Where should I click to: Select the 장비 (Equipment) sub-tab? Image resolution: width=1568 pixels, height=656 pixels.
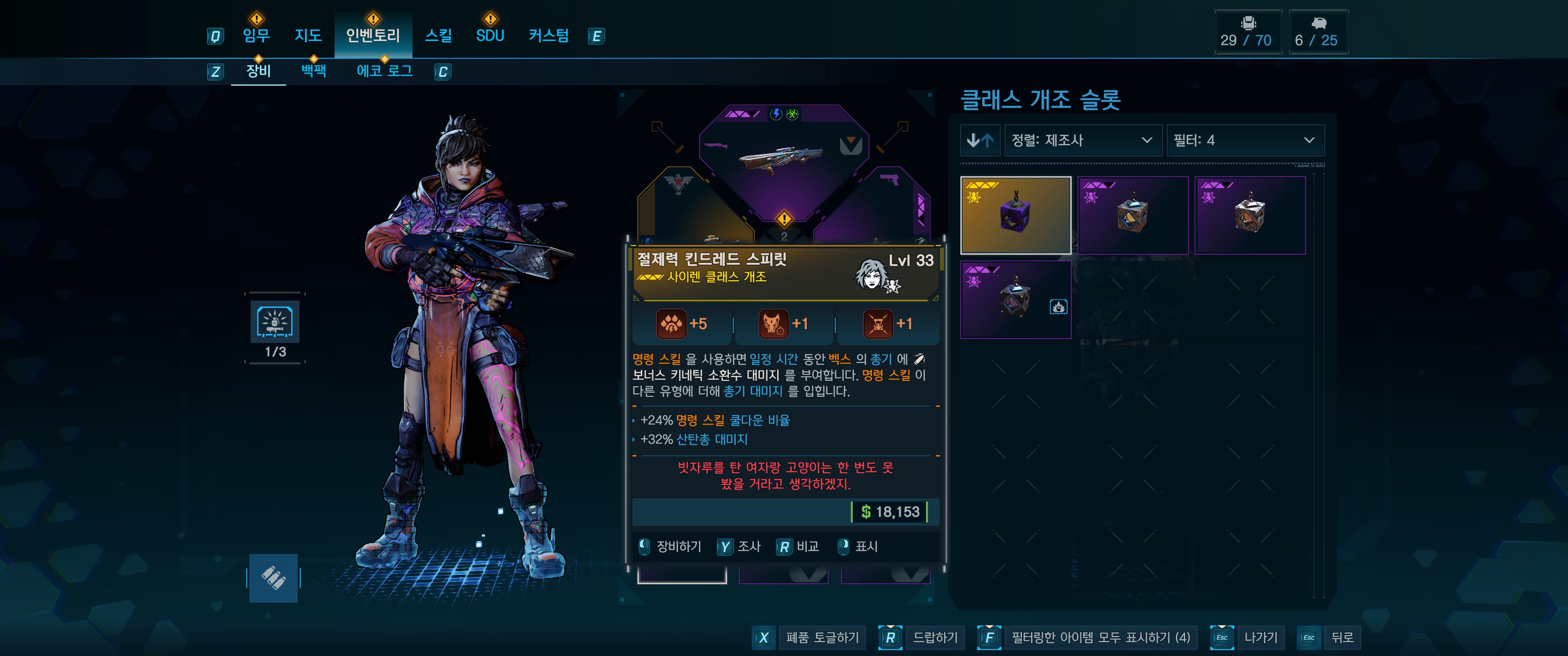coord(258,71)
